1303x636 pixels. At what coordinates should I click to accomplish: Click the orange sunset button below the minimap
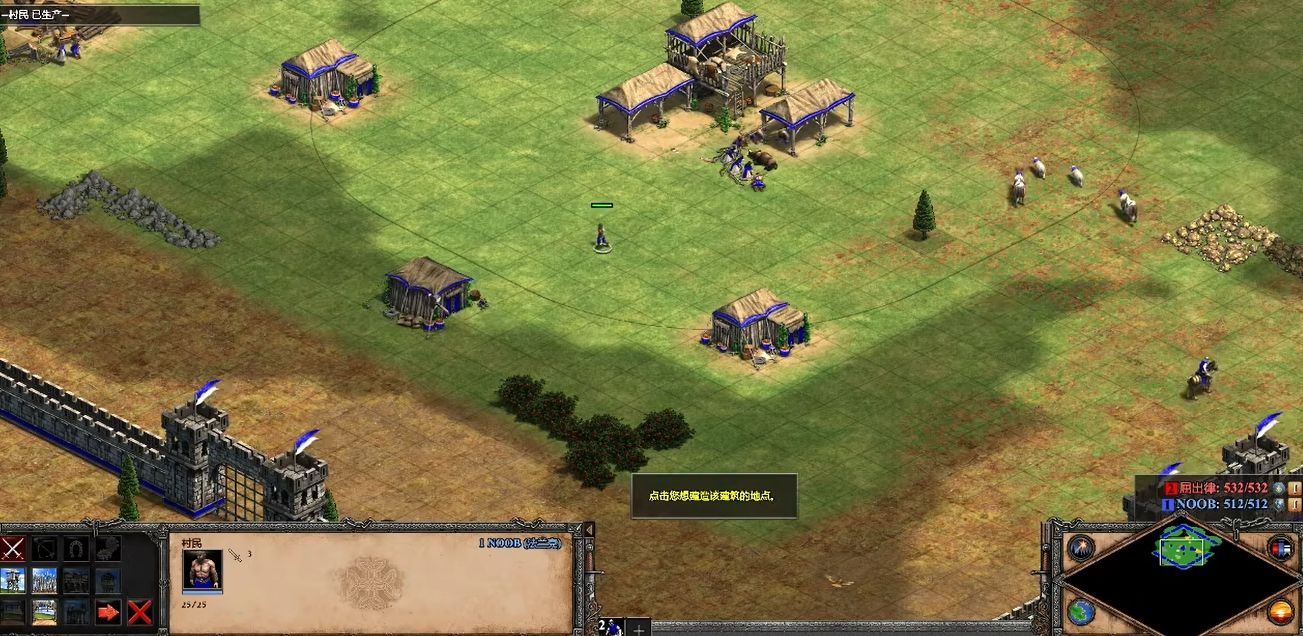coord(1281,612)
